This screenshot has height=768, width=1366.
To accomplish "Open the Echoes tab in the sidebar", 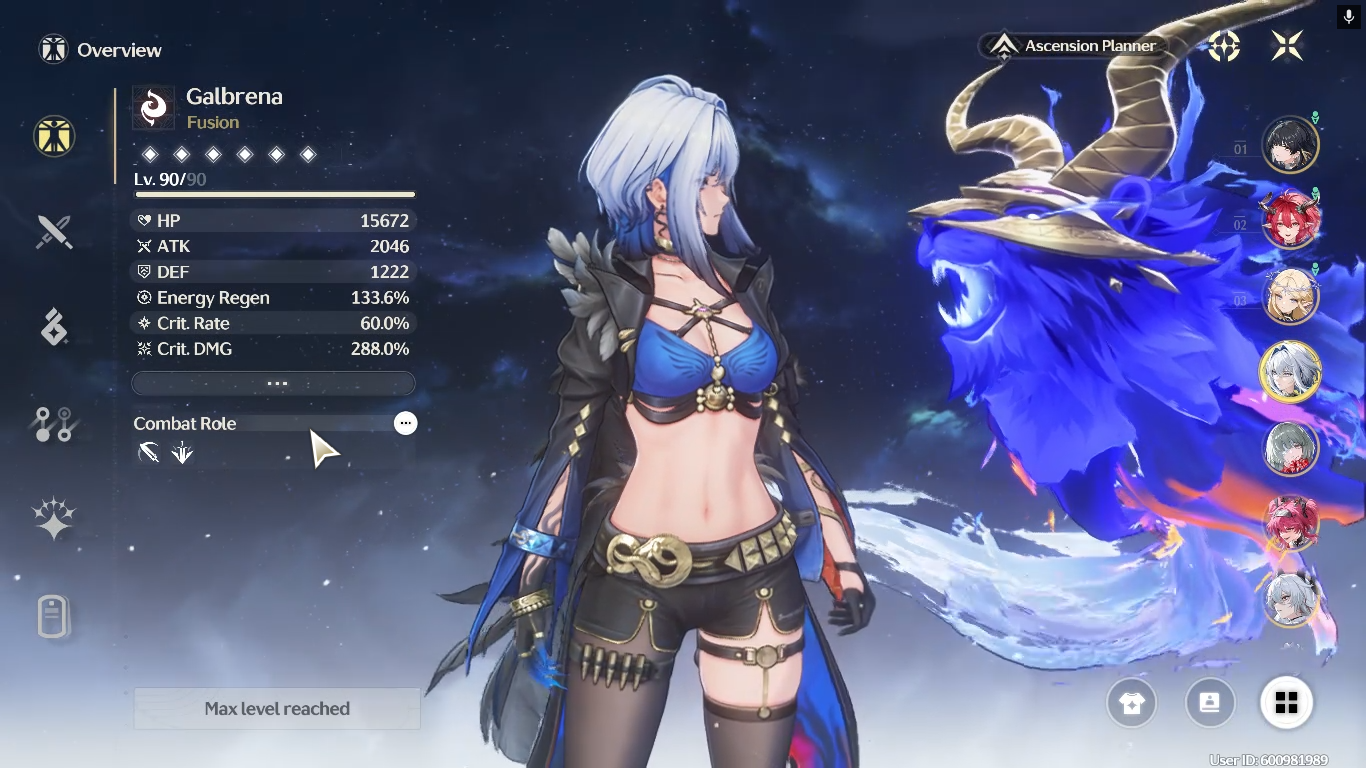I will pos(54,327).
